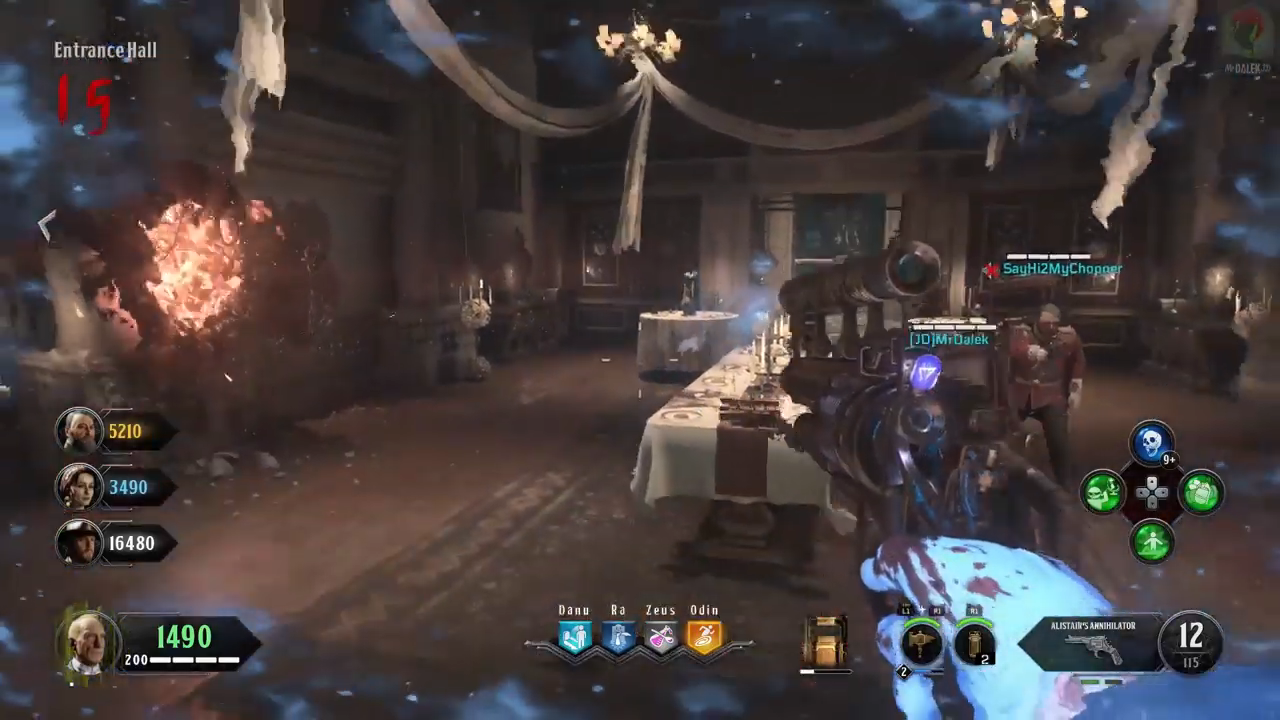Select the Danu perk icon

click(575, 637)
